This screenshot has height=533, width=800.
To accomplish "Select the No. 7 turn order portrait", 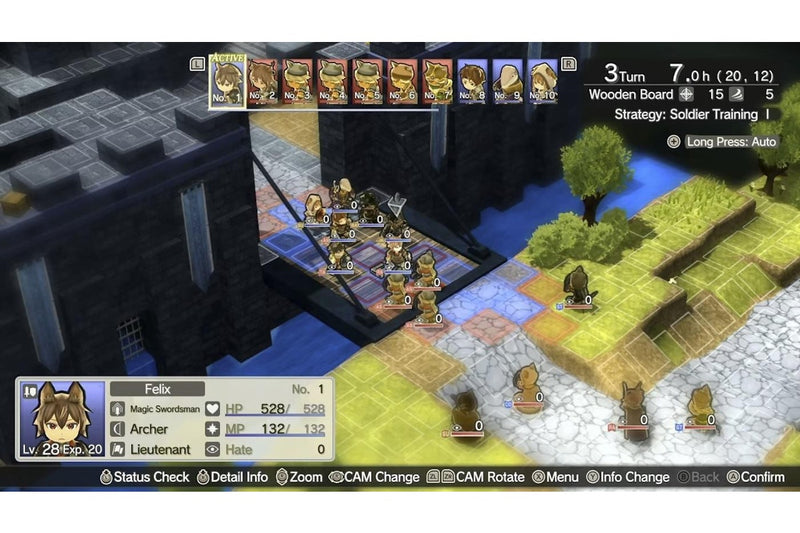I will [x=438, y=82].
